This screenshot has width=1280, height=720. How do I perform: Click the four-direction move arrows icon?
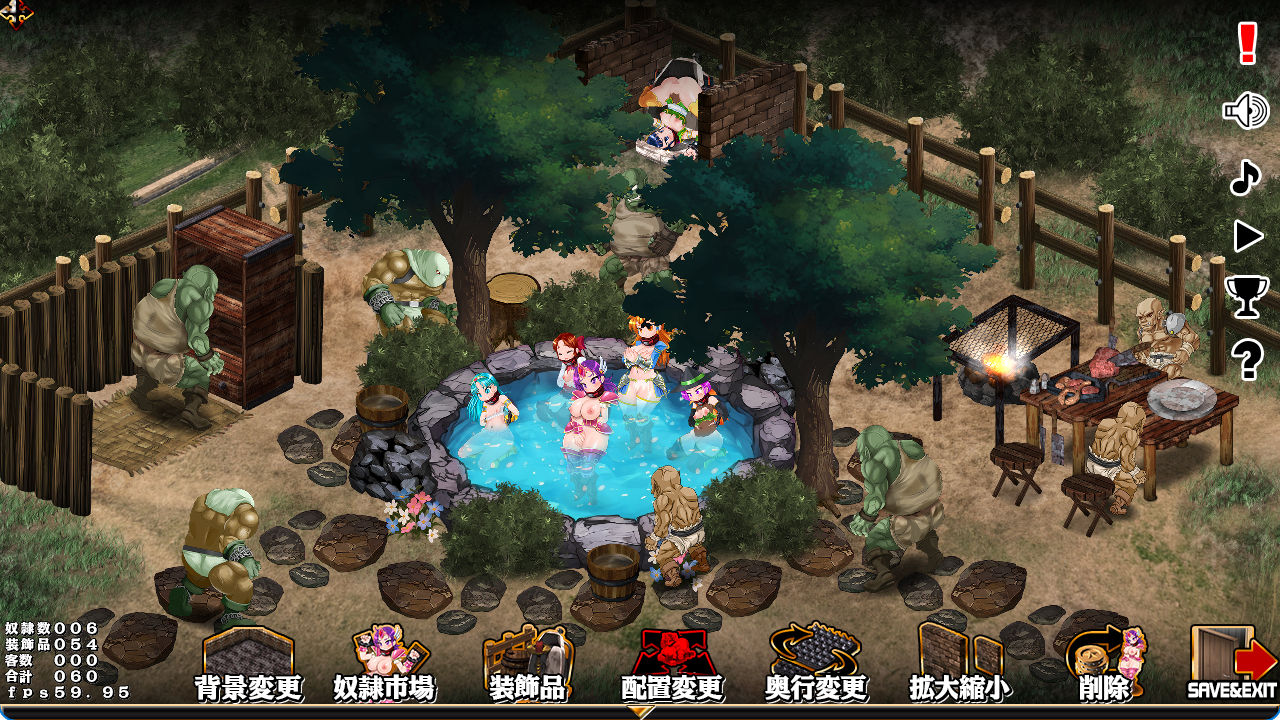pos(16,14)
